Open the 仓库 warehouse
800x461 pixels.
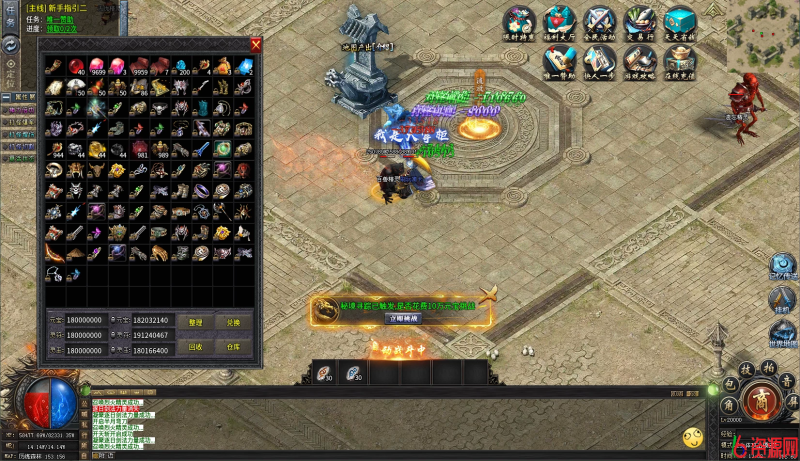tap(233, 347)
